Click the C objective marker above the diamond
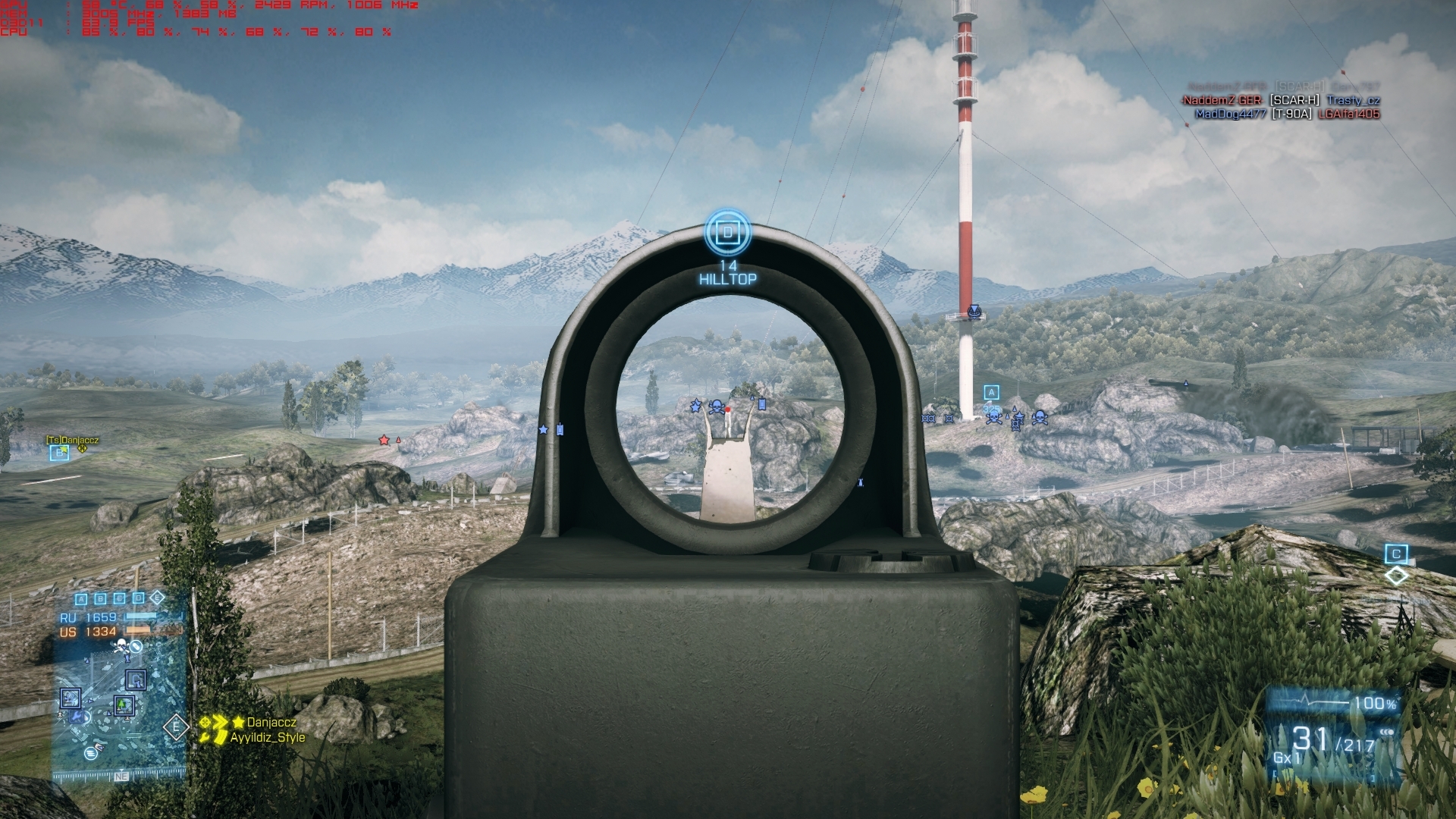 pos(1396,554)
